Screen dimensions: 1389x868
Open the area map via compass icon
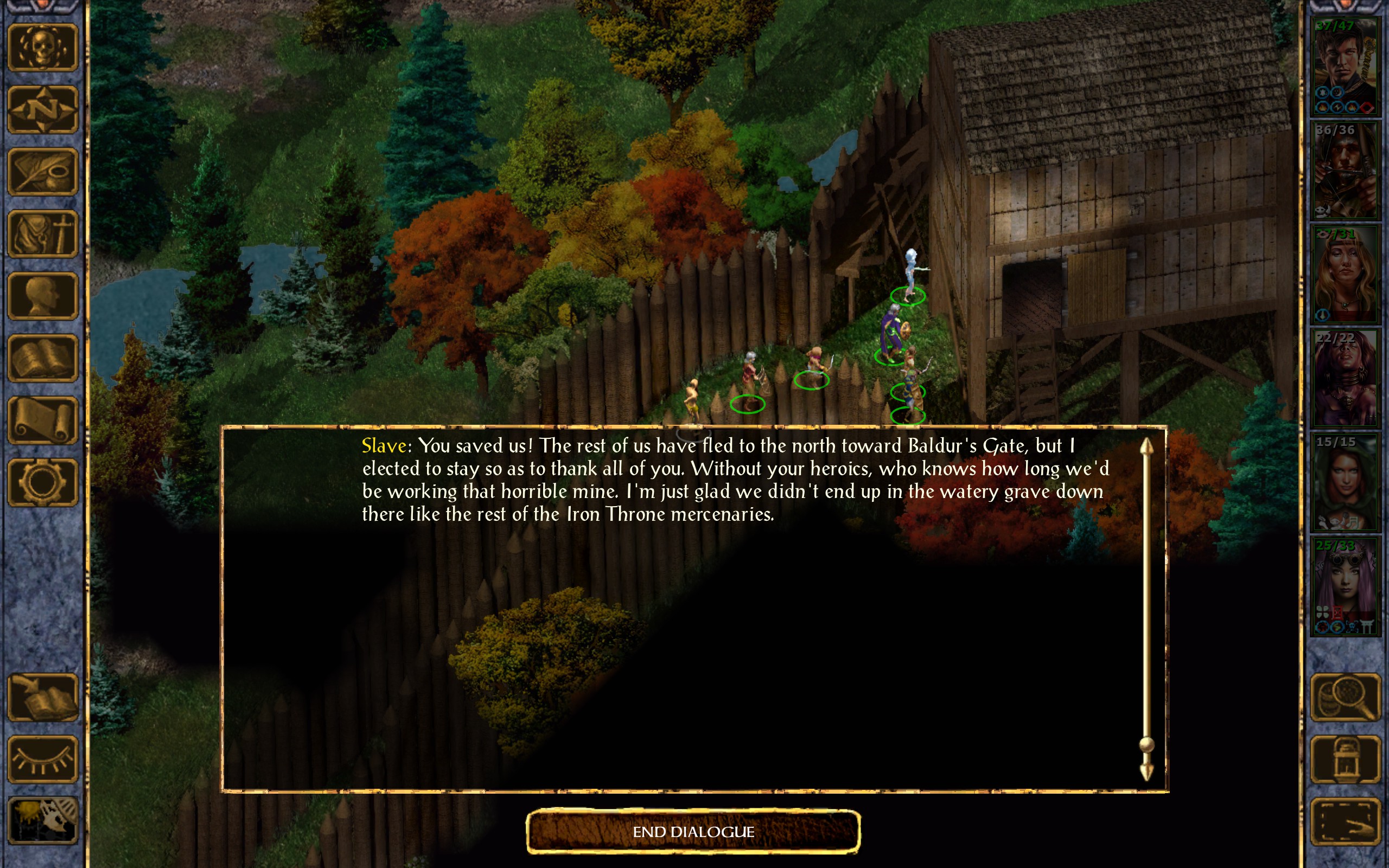42,110
